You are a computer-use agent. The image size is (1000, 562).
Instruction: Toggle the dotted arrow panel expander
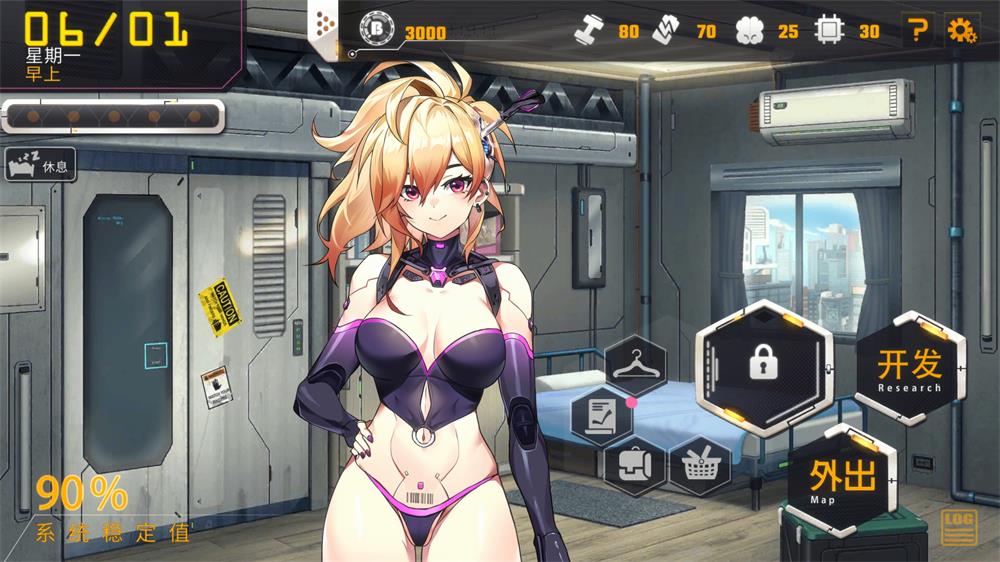click(x=324, y=26)
